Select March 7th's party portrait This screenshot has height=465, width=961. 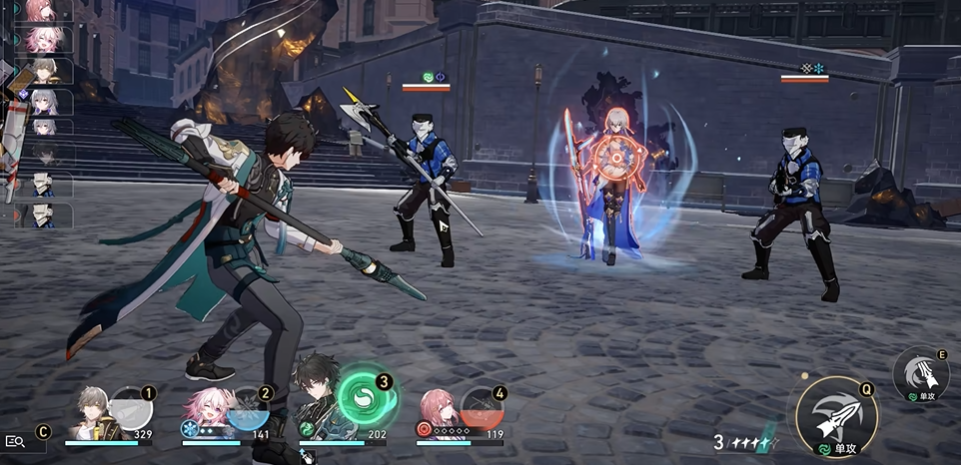pos(204,412)
